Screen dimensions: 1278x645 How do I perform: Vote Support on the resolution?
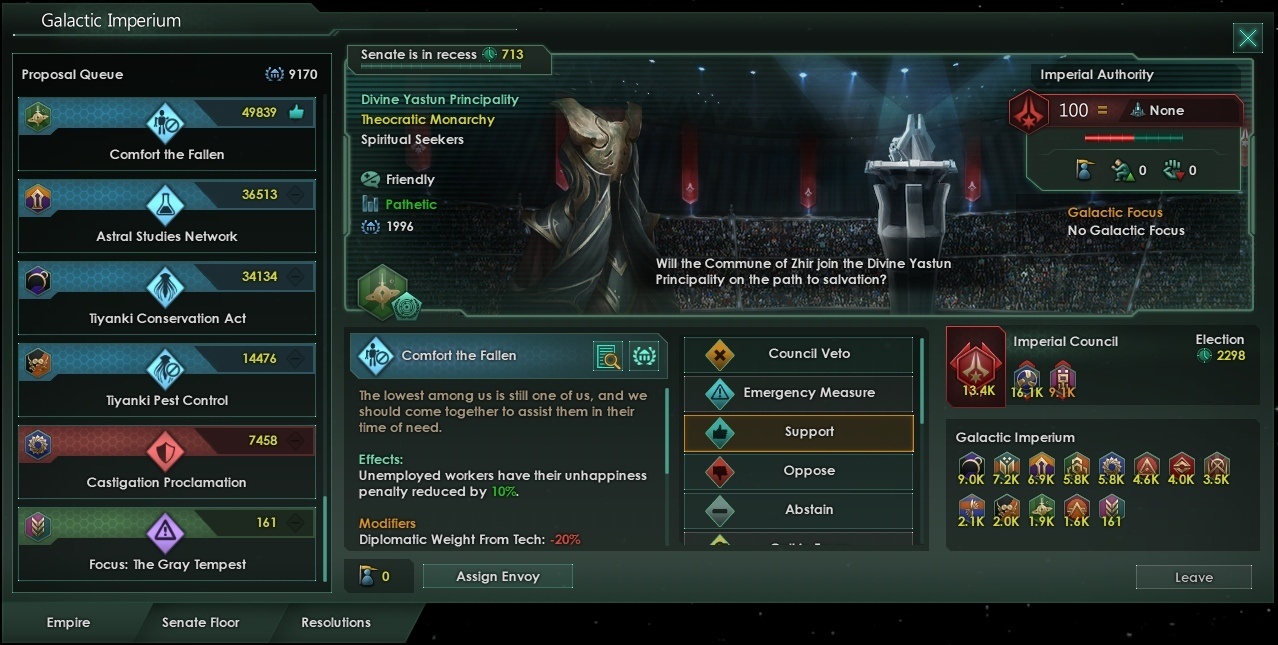click(x=798, y=432)
